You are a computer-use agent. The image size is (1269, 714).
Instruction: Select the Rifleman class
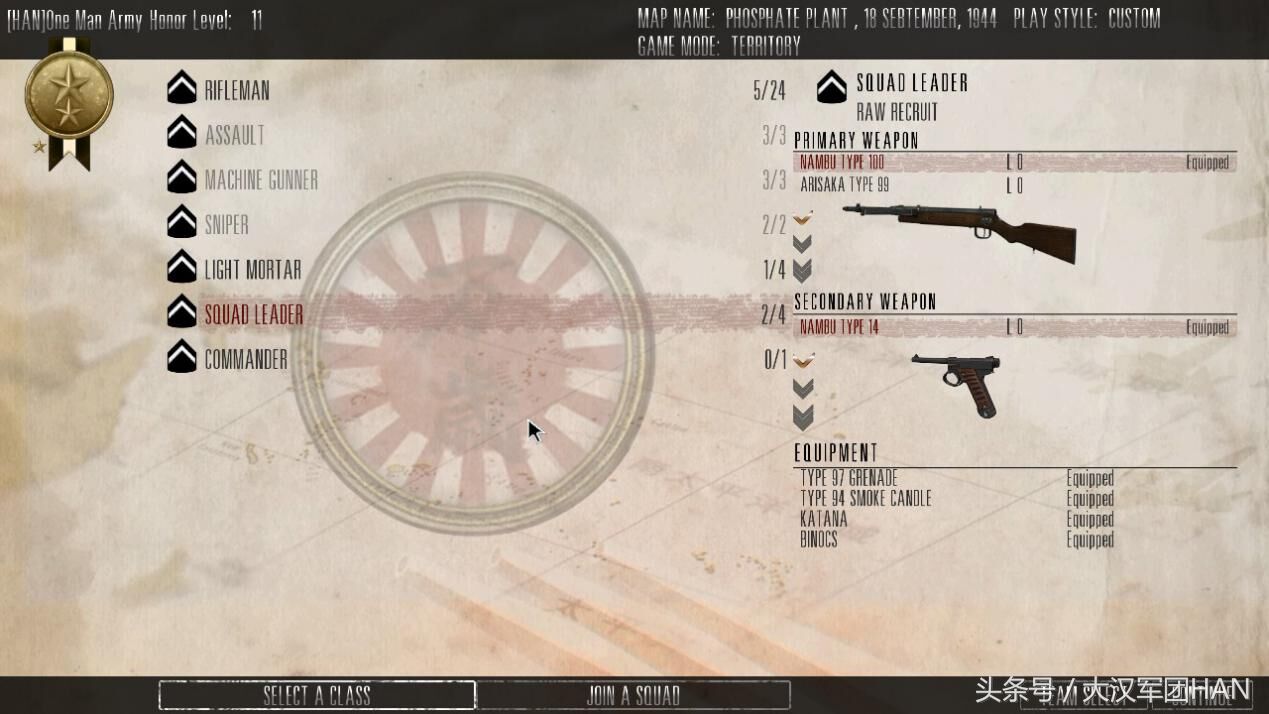[x=237, y=90]
